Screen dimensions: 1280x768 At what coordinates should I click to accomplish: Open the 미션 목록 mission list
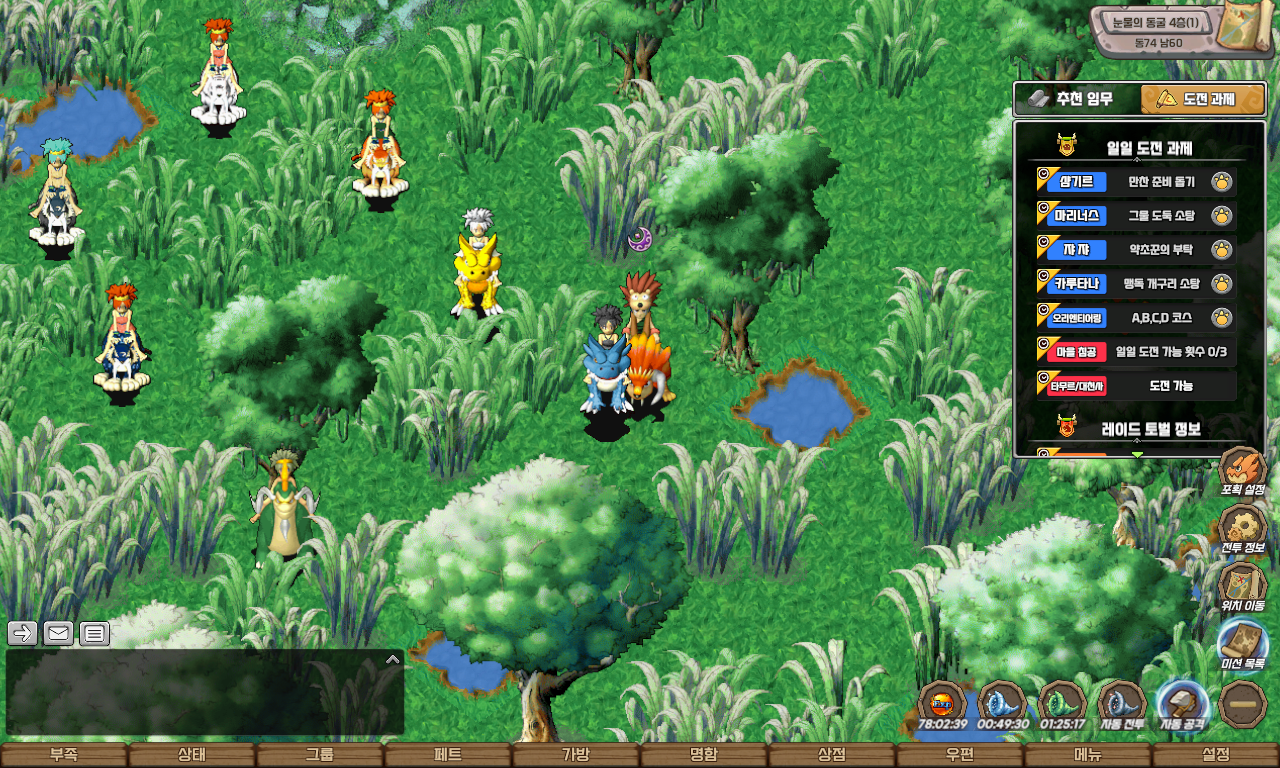(x=1243, y=644)
